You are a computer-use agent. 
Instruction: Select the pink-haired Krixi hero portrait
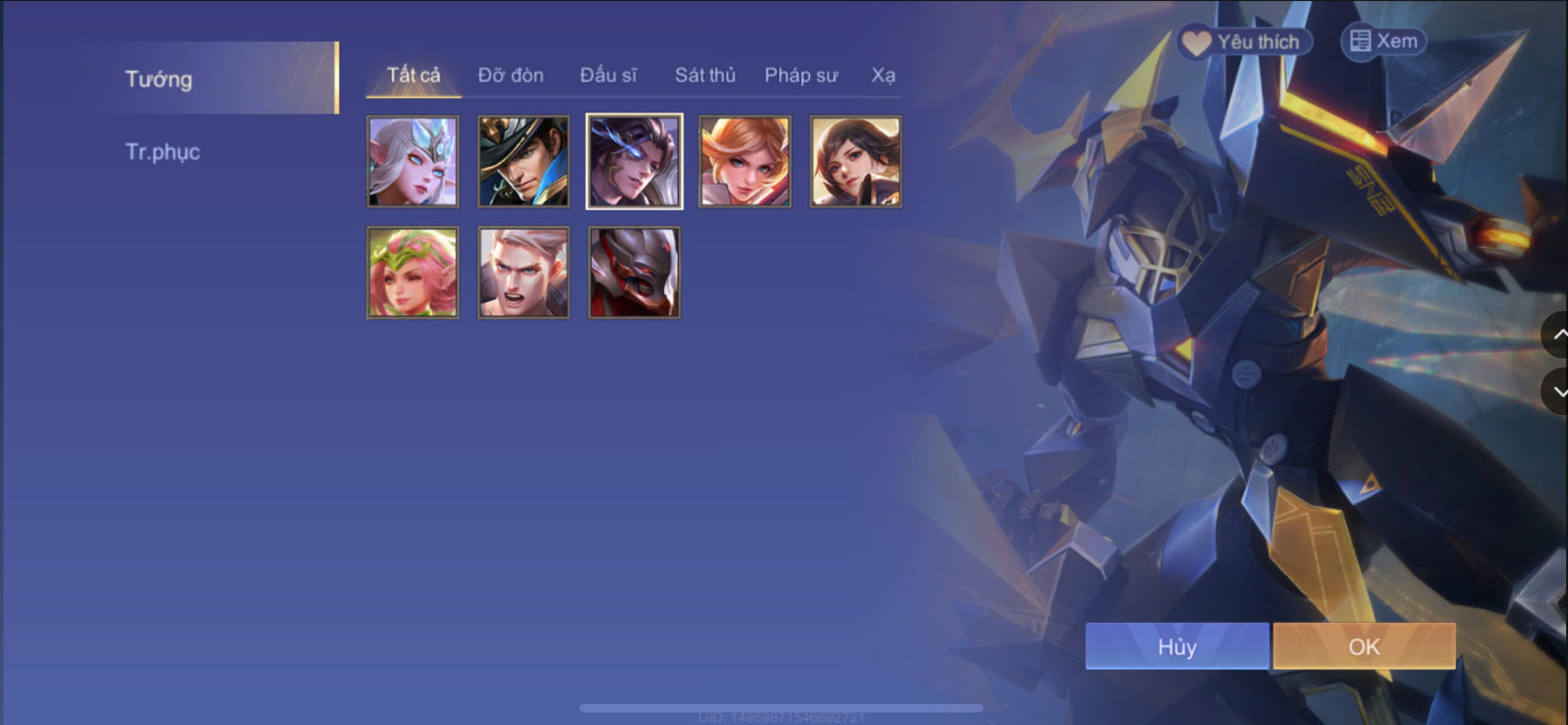(412, 271)
